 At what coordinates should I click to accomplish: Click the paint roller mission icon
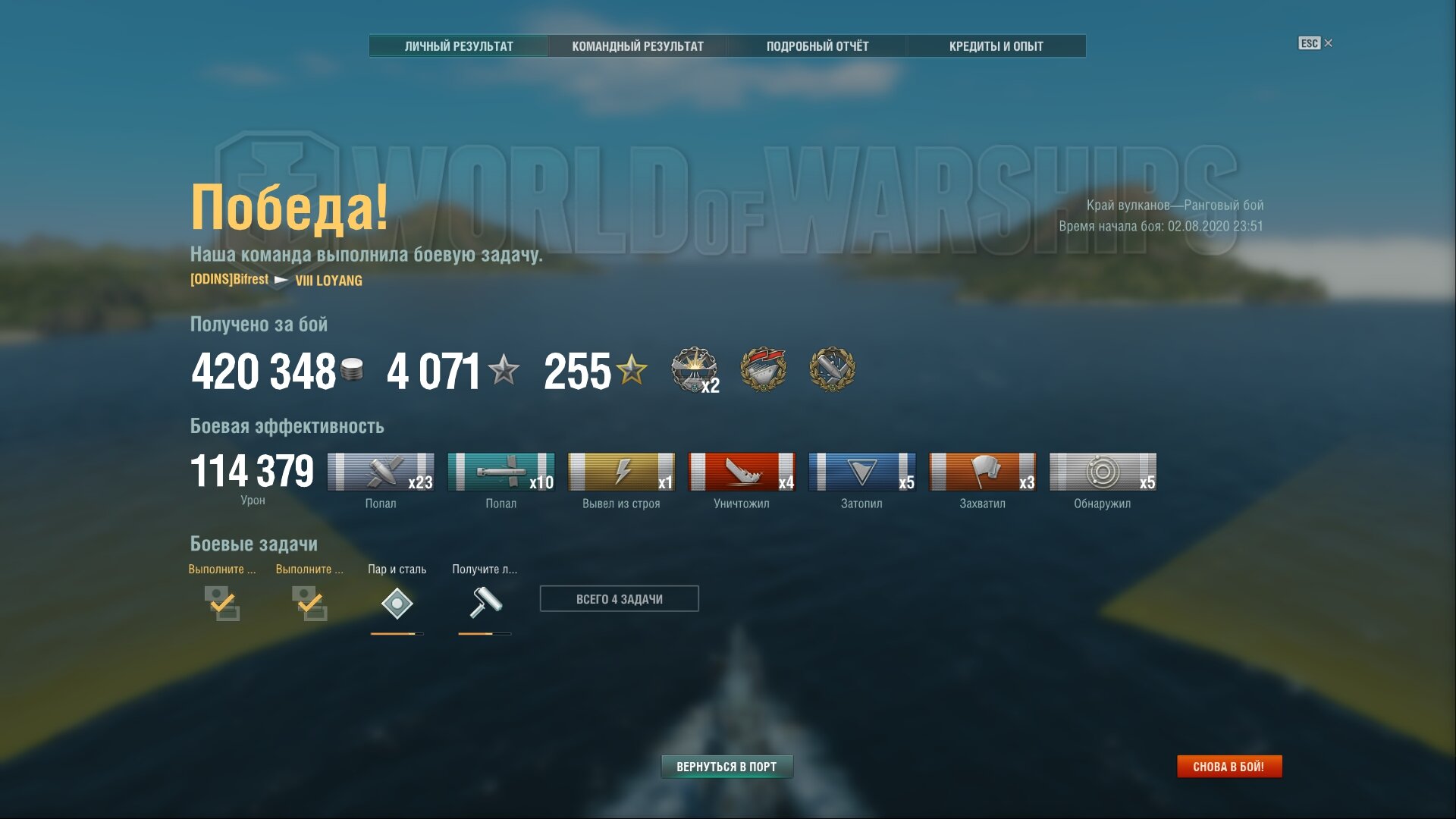tap(485, 604)
